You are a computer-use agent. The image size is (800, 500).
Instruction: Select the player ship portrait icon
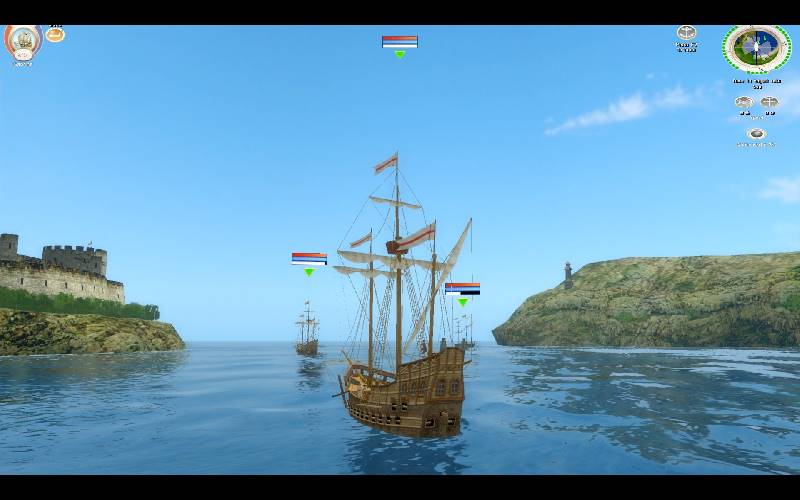pyautogui.click(x=22, y=42)
